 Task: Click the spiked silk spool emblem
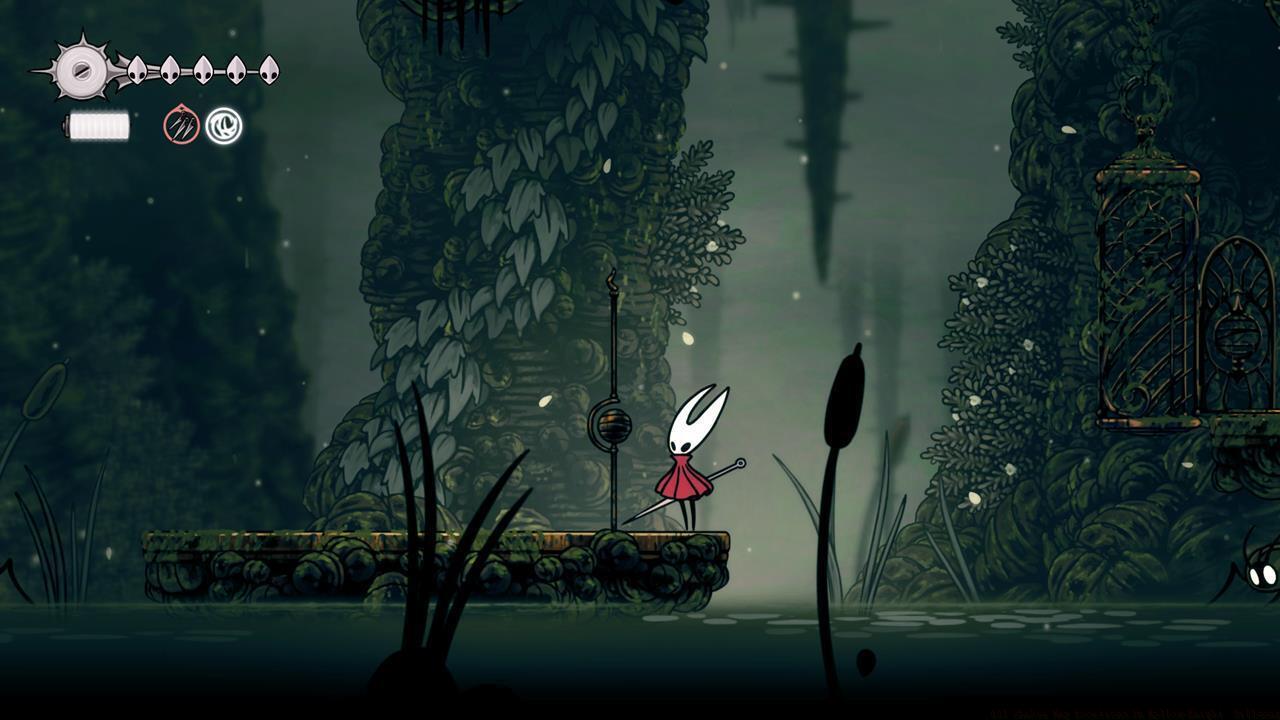tap(80, 70)
